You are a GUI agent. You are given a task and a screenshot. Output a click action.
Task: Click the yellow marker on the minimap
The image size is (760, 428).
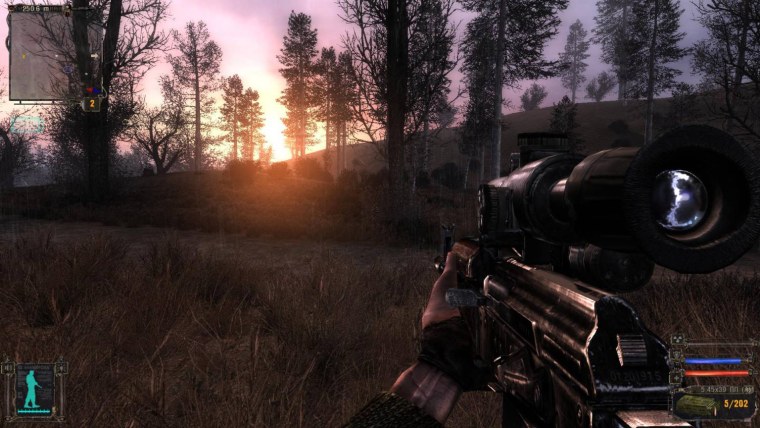[x=23, y=56]
